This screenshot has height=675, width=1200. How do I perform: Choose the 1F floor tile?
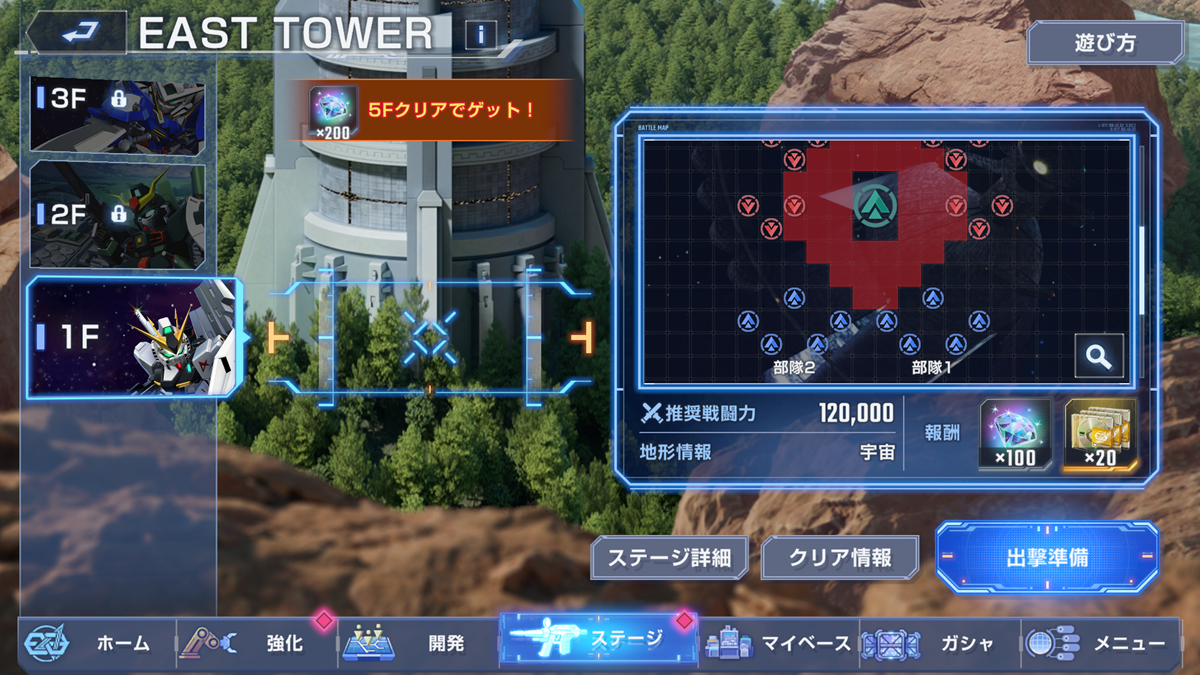(133, 337)
